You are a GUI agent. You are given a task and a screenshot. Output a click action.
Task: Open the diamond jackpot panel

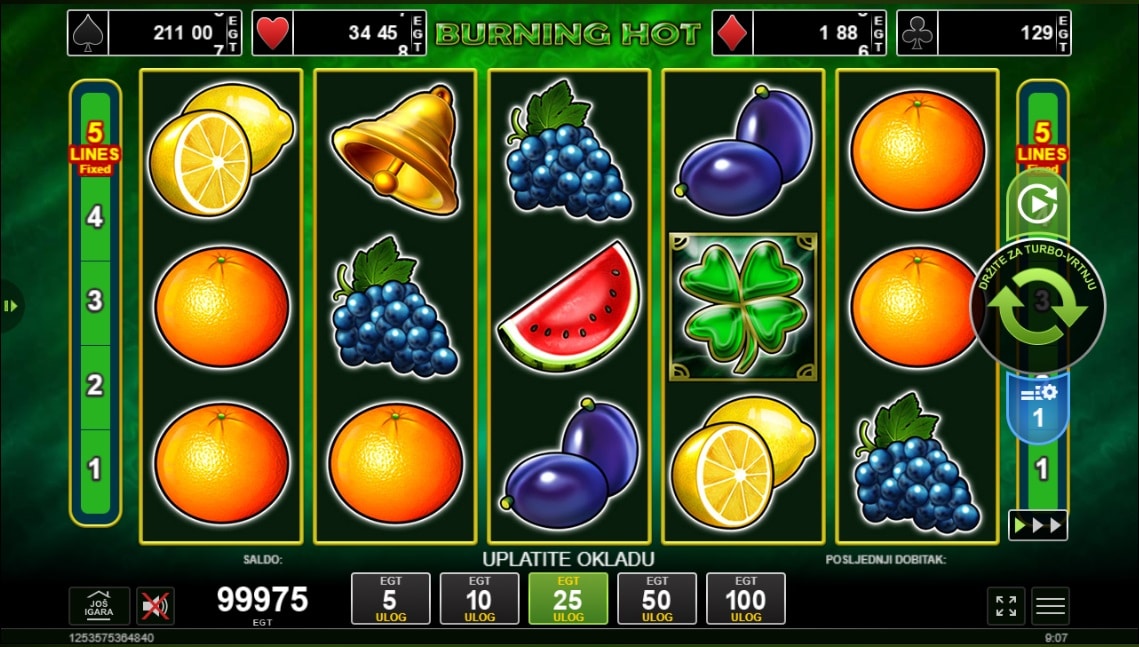pos(799,33)
